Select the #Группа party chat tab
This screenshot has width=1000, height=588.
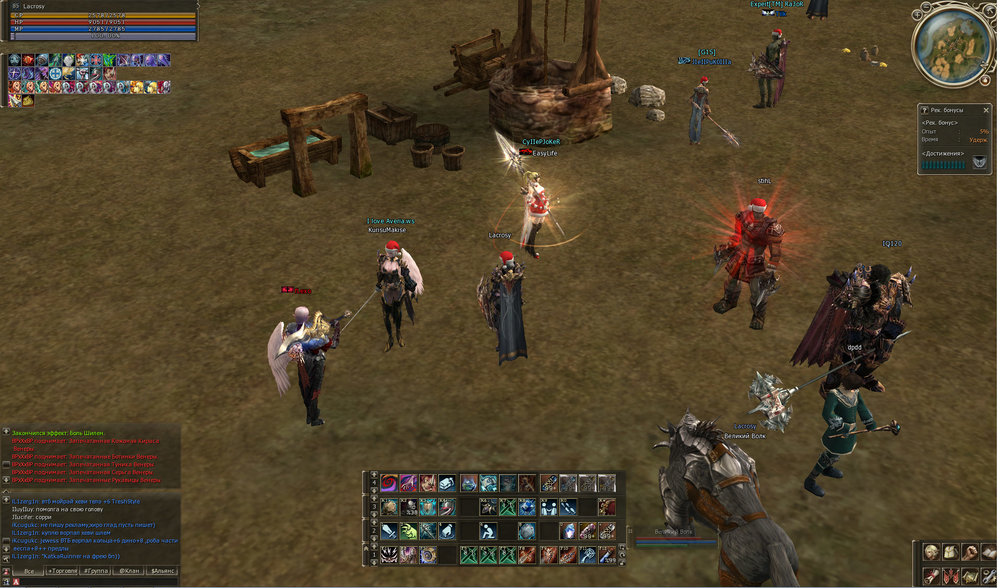[x=96, y=570]
